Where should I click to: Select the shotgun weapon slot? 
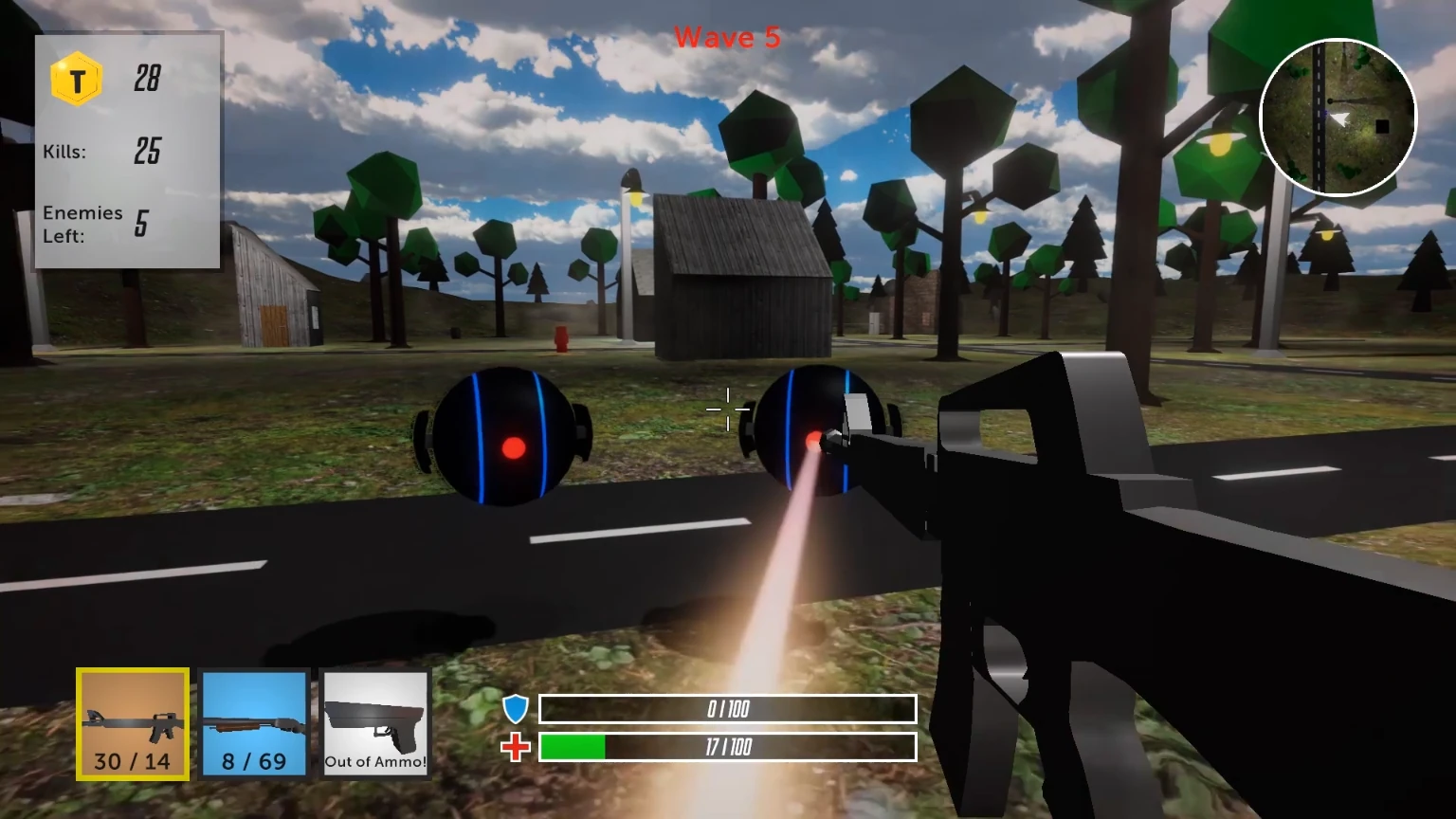(254, 722)
